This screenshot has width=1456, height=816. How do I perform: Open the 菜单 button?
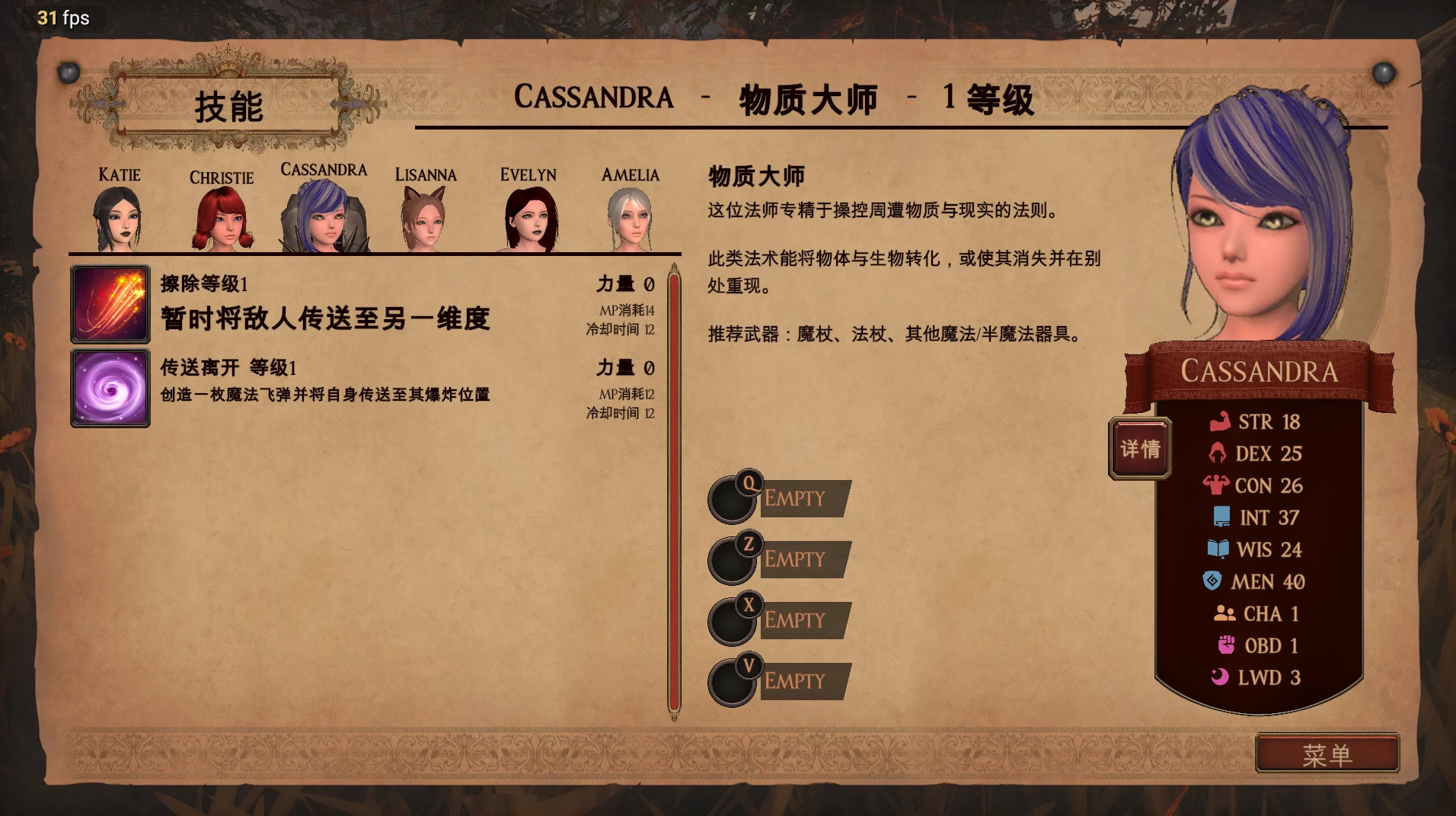1327,753
